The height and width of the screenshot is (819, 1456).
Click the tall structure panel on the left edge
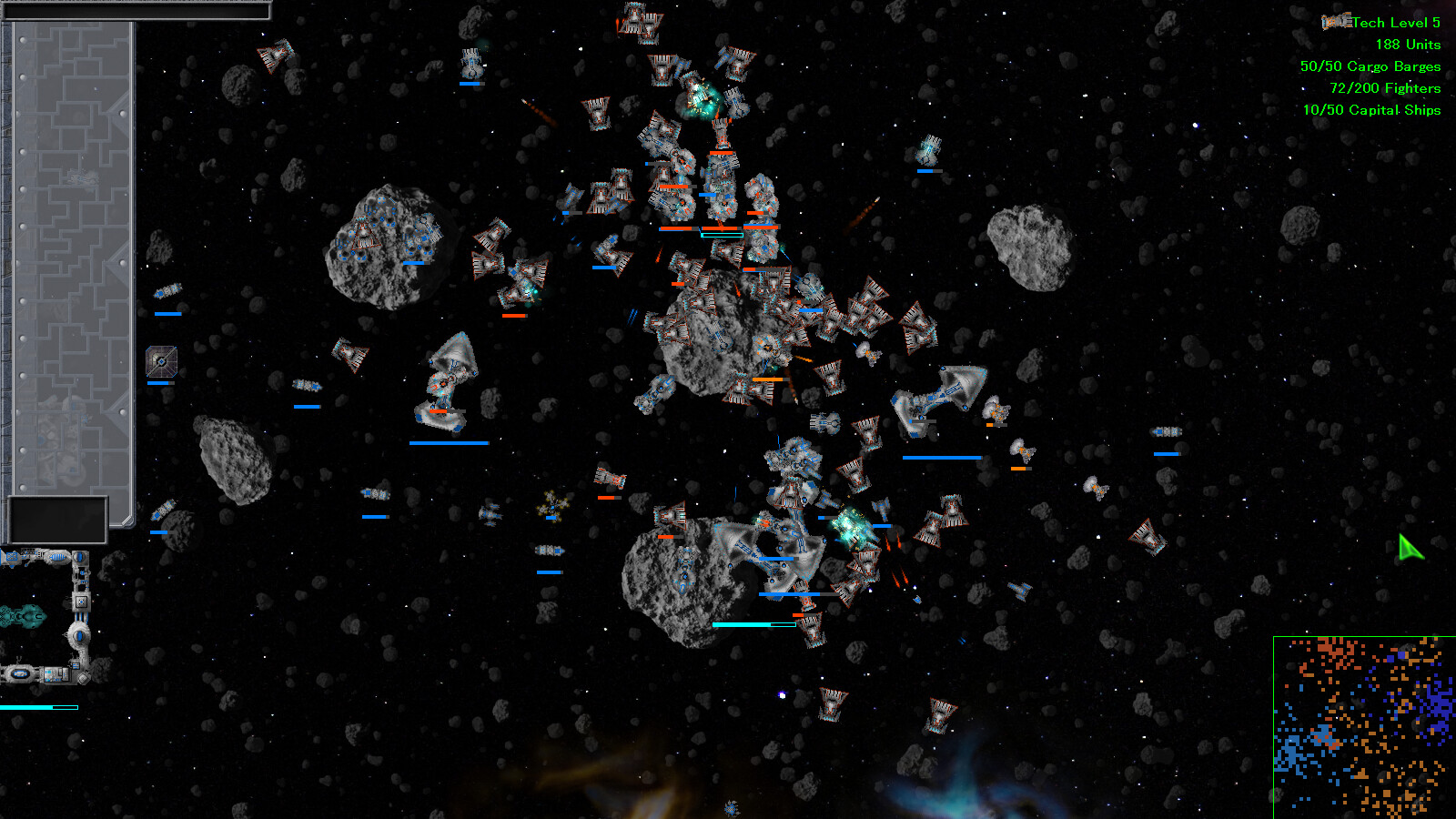68,255
